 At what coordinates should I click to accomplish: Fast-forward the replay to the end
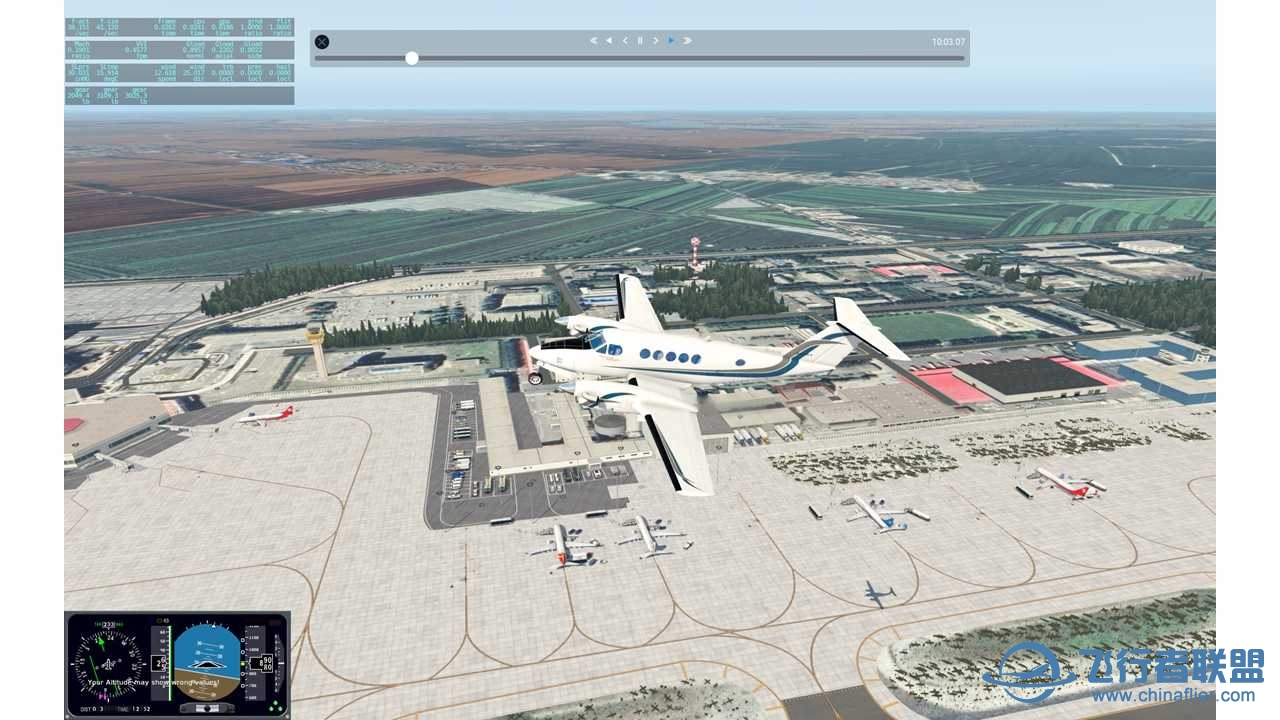(x=687, y=40)
